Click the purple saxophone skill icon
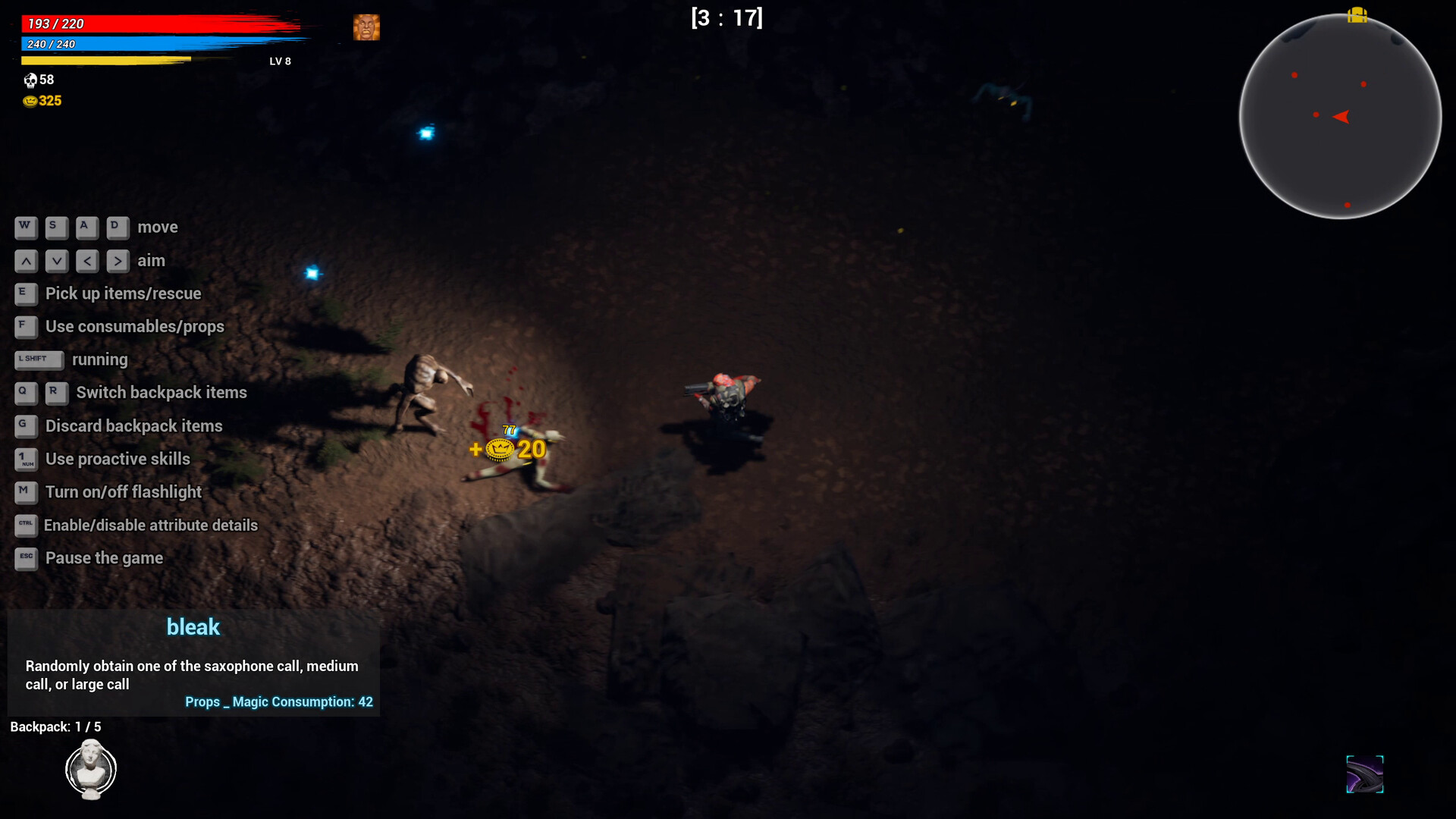 click(1363, 774)
